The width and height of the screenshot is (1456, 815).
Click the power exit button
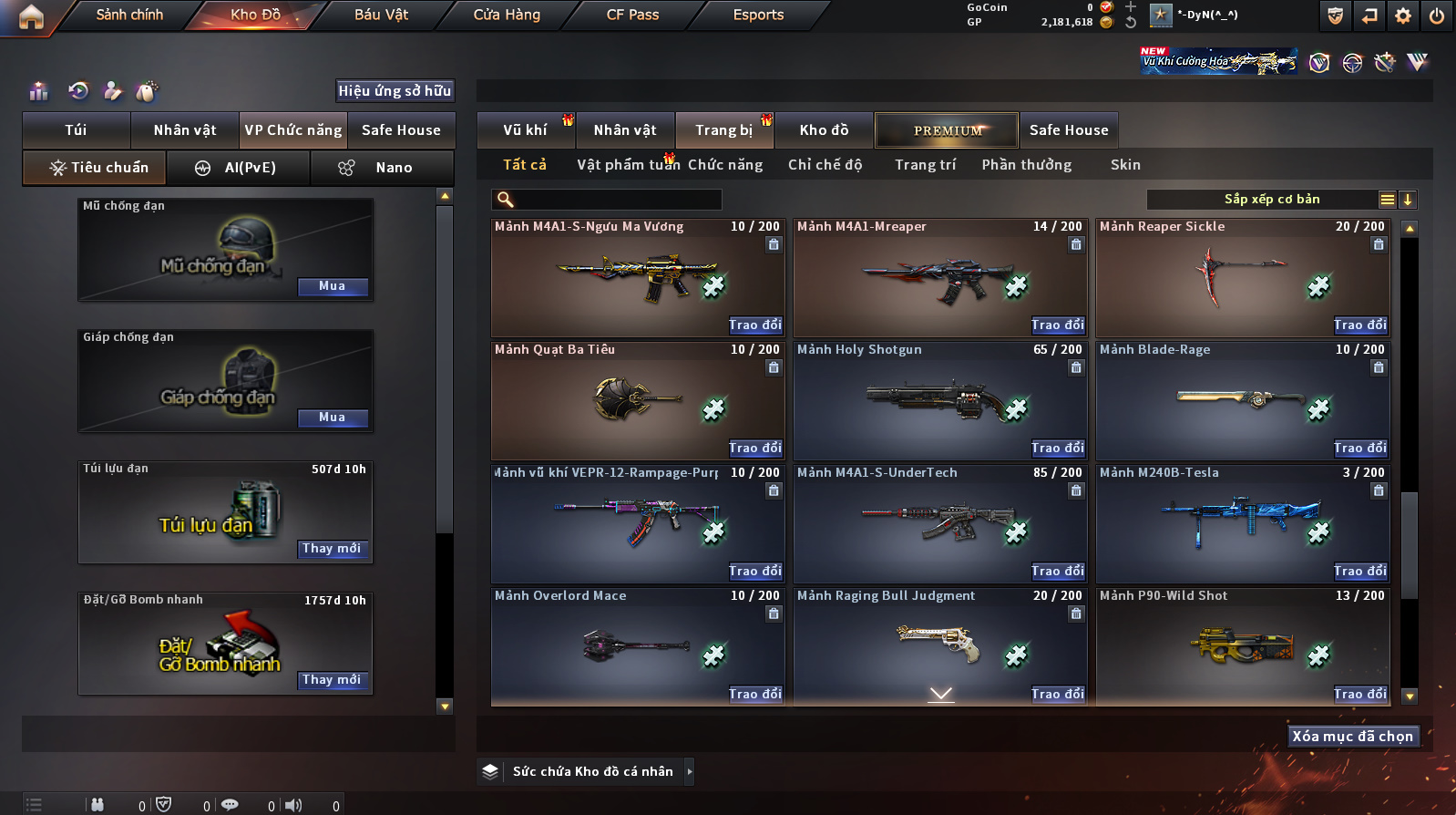click(1436, 15)
